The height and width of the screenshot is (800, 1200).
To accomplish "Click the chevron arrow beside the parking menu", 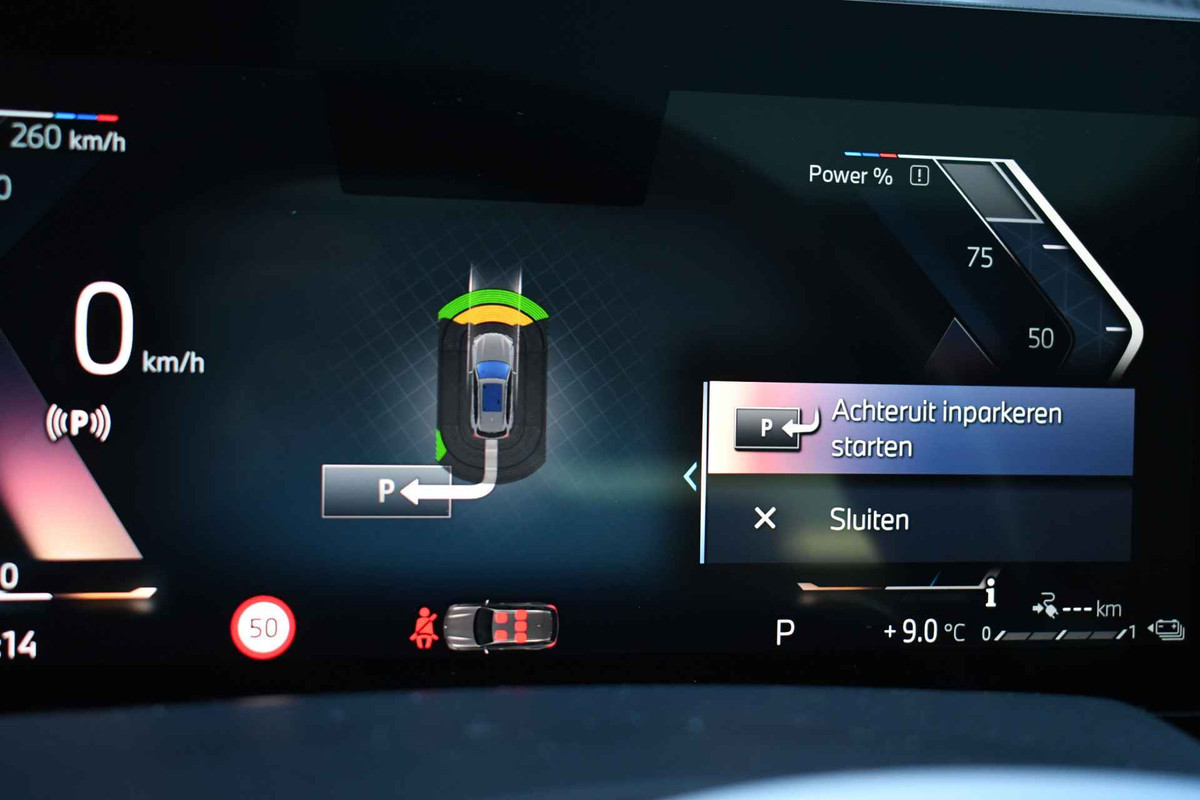I will click(x=690, y=477).
